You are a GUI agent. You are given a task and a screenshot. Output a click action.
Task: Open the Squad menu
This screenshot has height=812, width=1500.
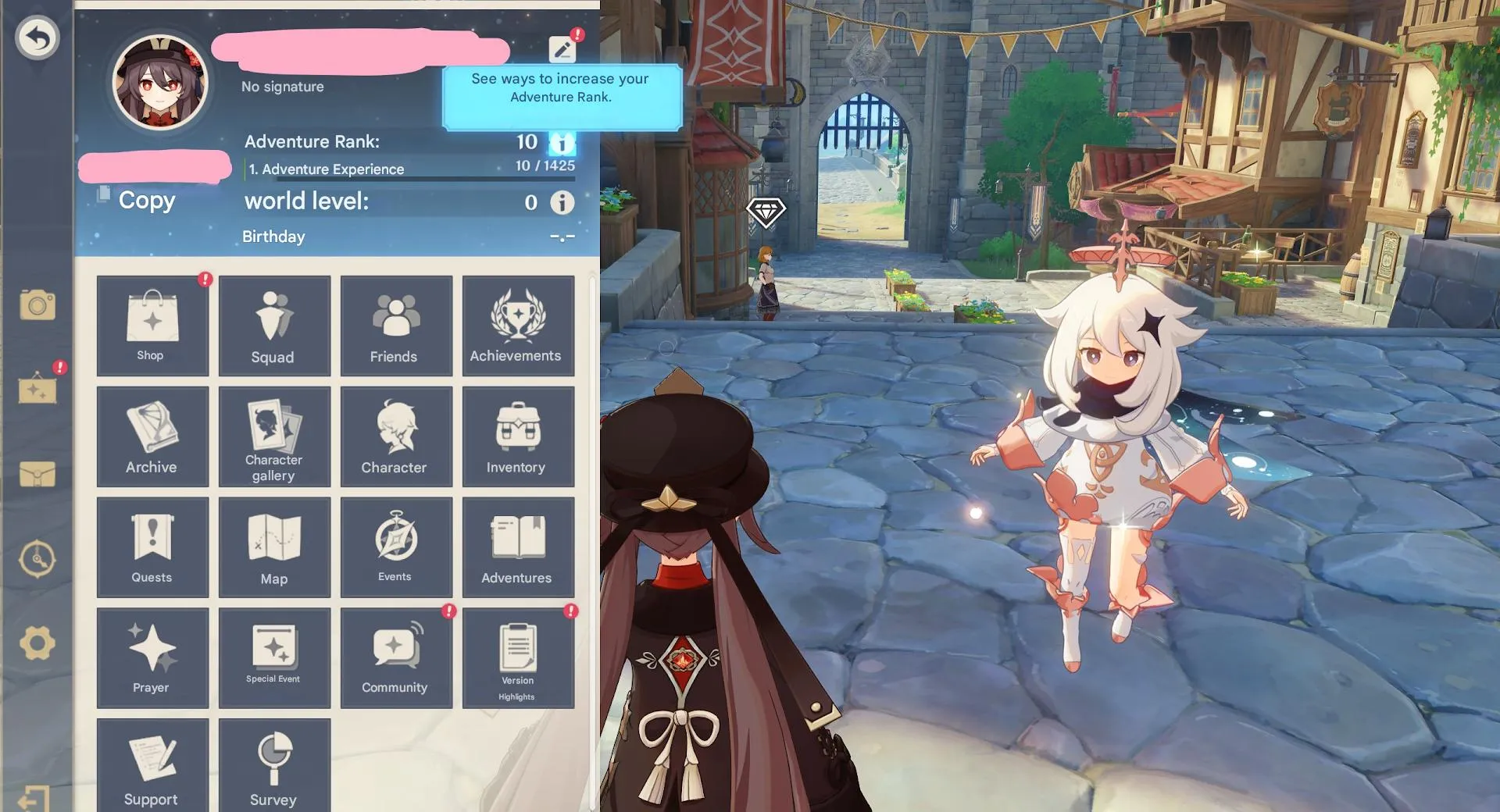coord(274,326)
